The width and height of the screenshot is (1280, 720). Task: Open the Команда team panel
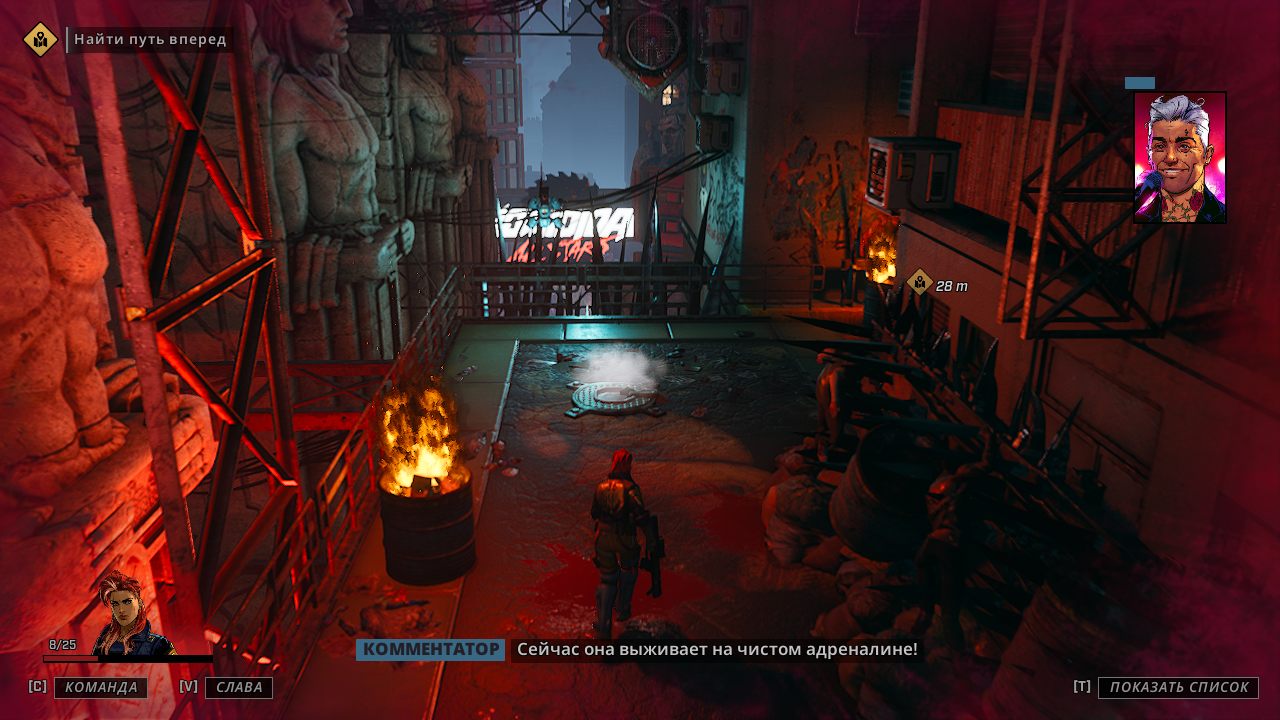100,687
